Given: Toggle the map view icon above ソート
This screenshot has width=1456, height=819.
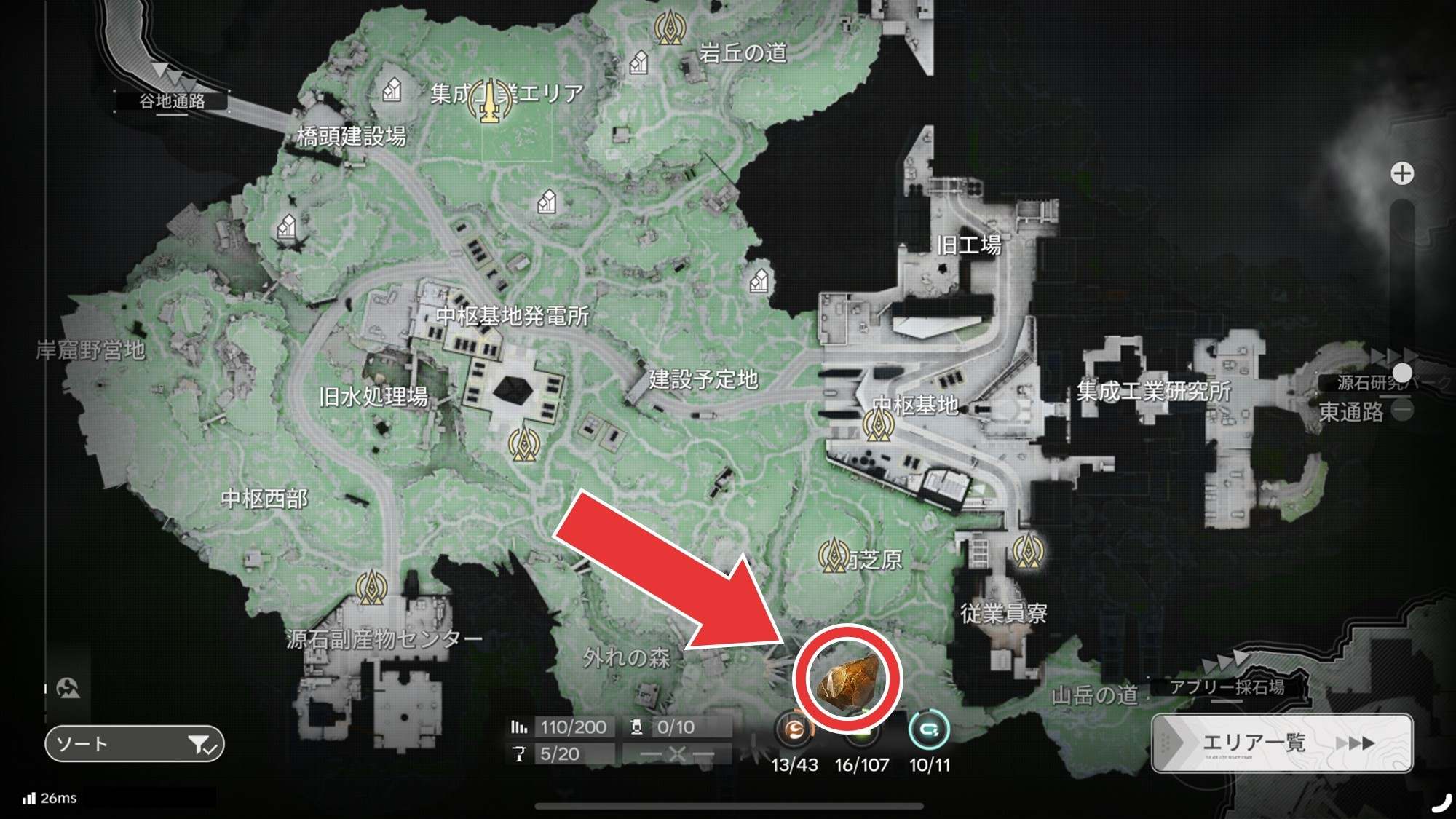Looking at the screenshot, I should tap(68, 688).
